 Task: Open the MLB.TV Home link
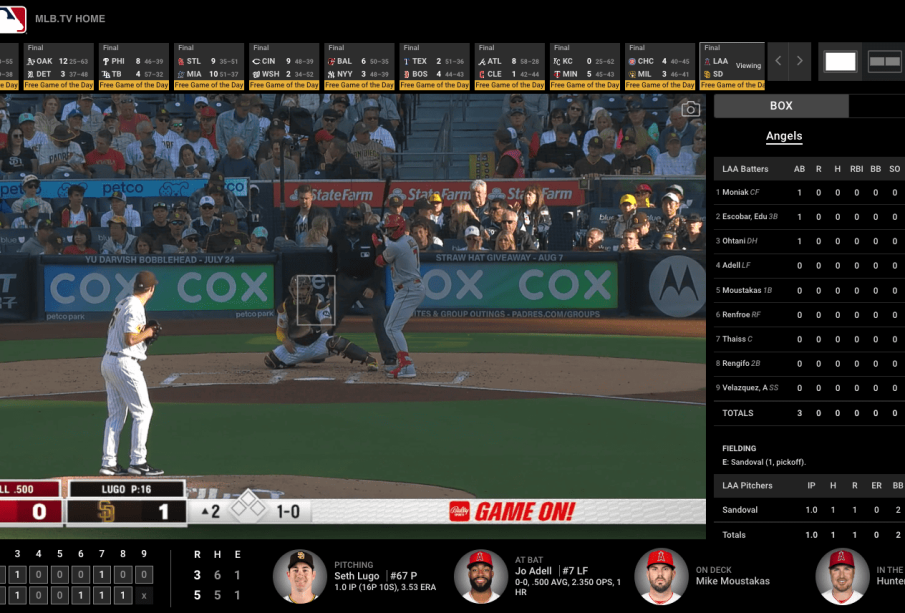pos(69,18)
